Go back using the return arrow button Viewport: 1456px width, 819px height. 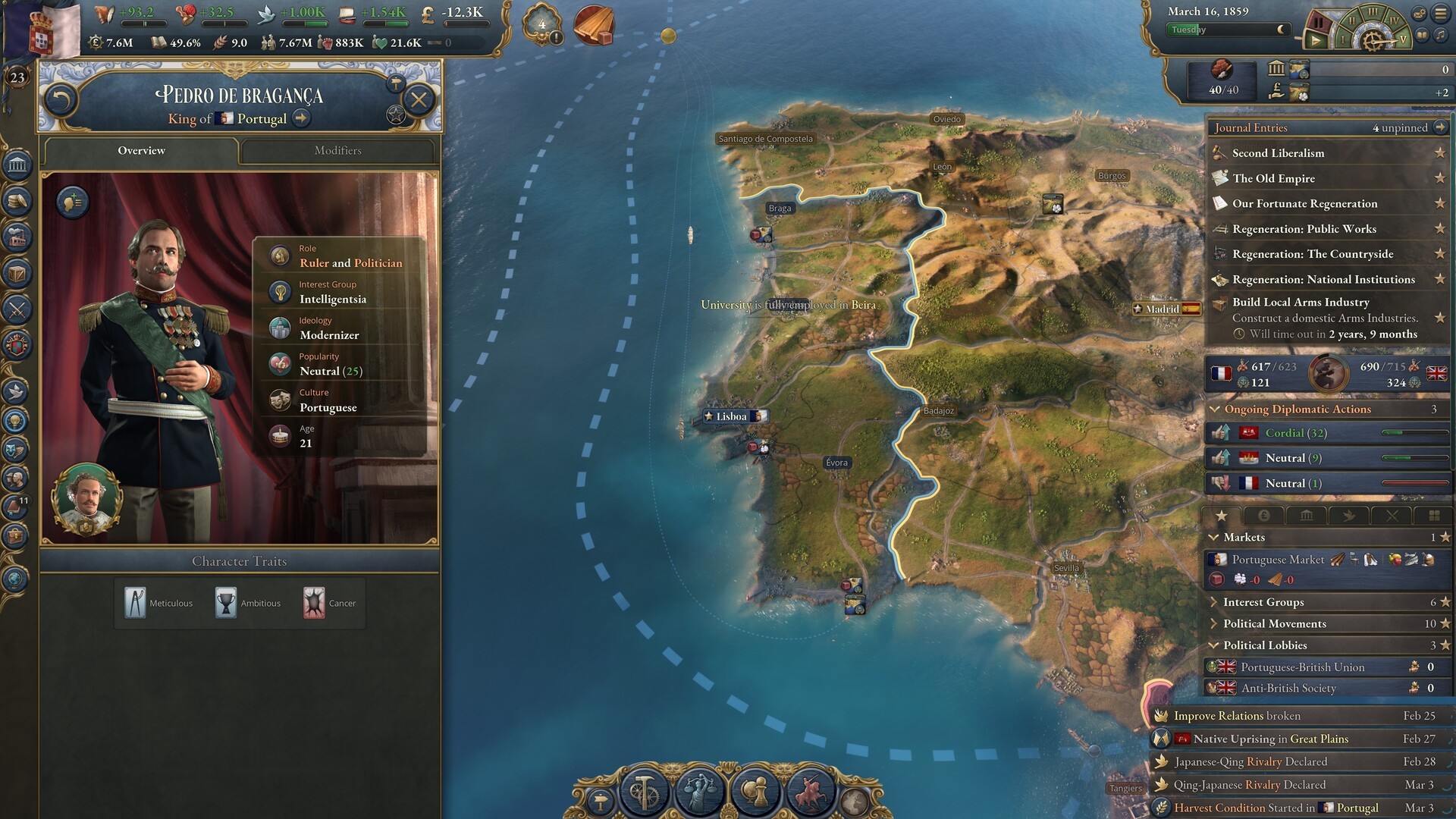(x=61, y=99)
